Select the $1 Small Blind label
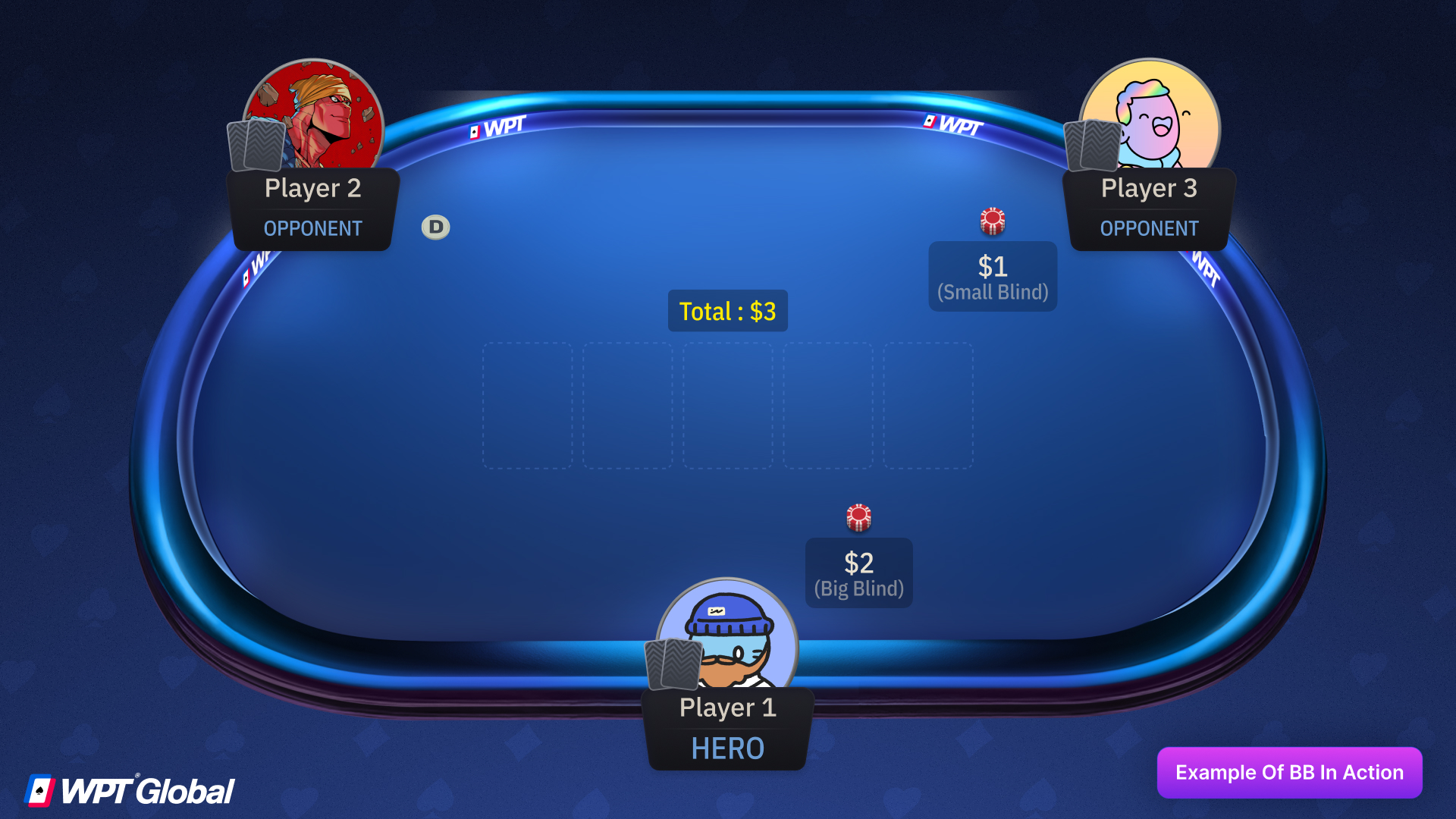The width and height of the screenshot is (1456, 819). pyautogui.click(x=993, y=276)
